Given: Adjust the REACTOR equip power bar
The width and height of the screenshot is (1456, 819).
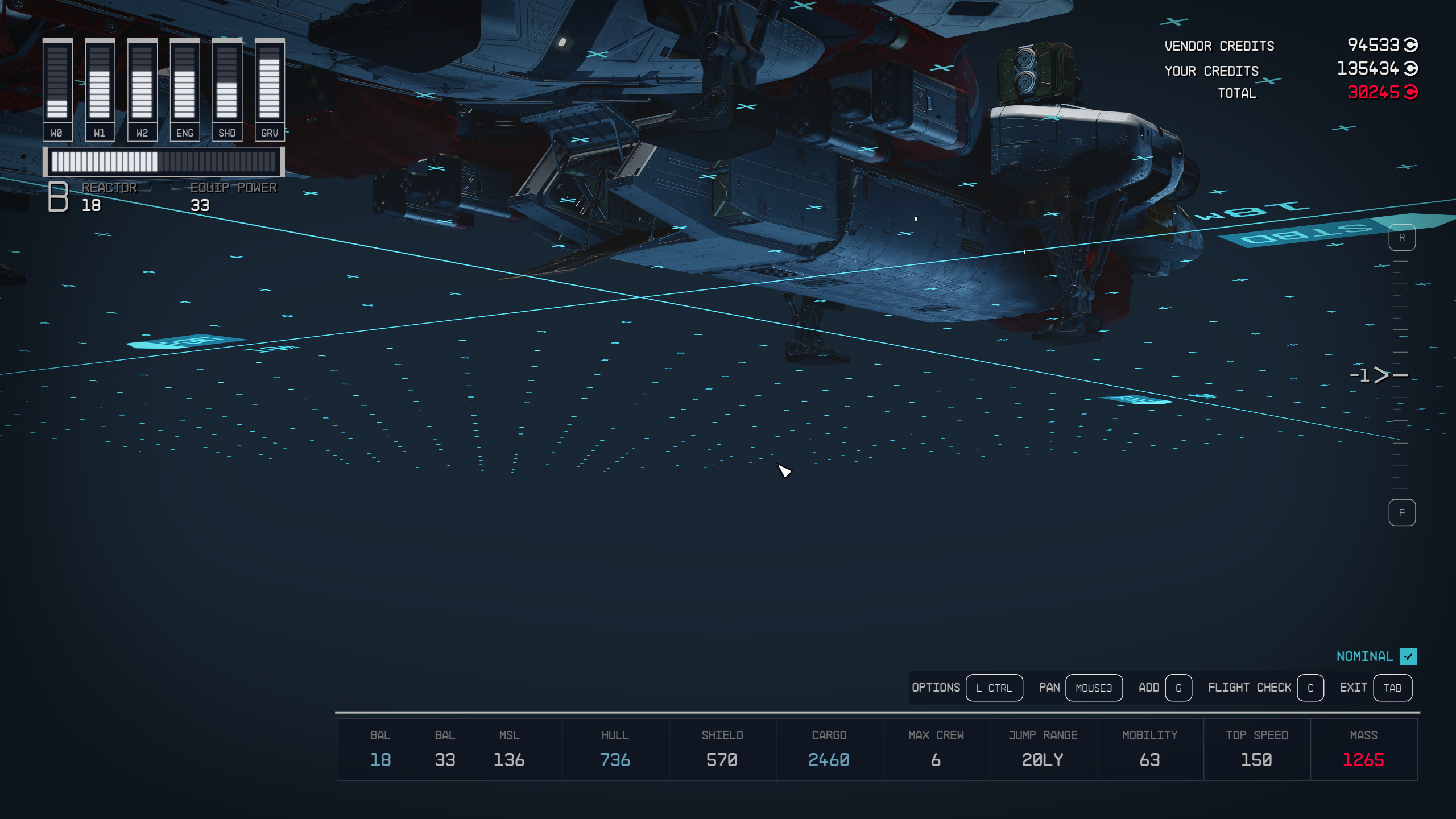Looking at the screenshot, I should [165, 162].
